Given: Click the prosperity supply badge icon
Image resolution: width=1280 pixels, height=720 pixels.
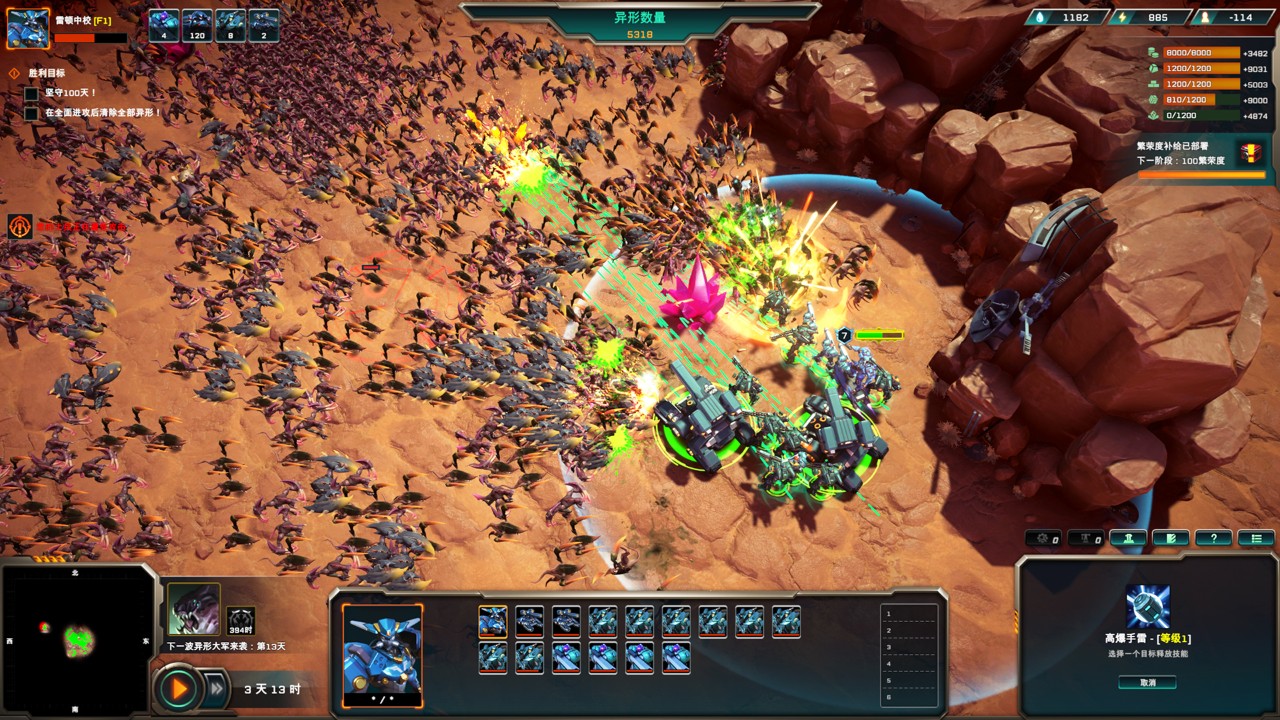Looking at the screenshot, I should point(1250,153).
